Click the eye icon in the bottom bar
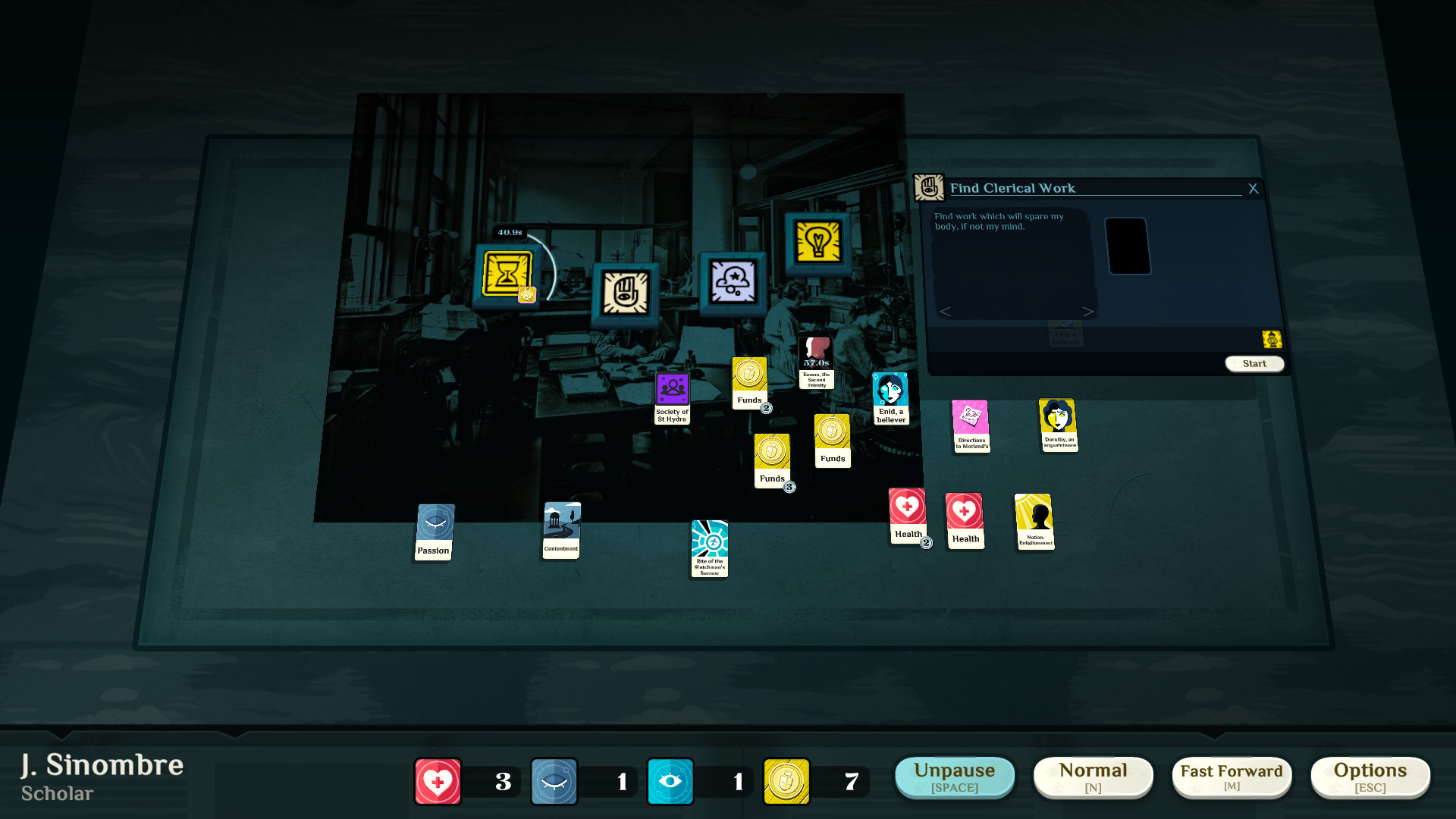This screenshot has height=819, width=1456. click(670, 781)
